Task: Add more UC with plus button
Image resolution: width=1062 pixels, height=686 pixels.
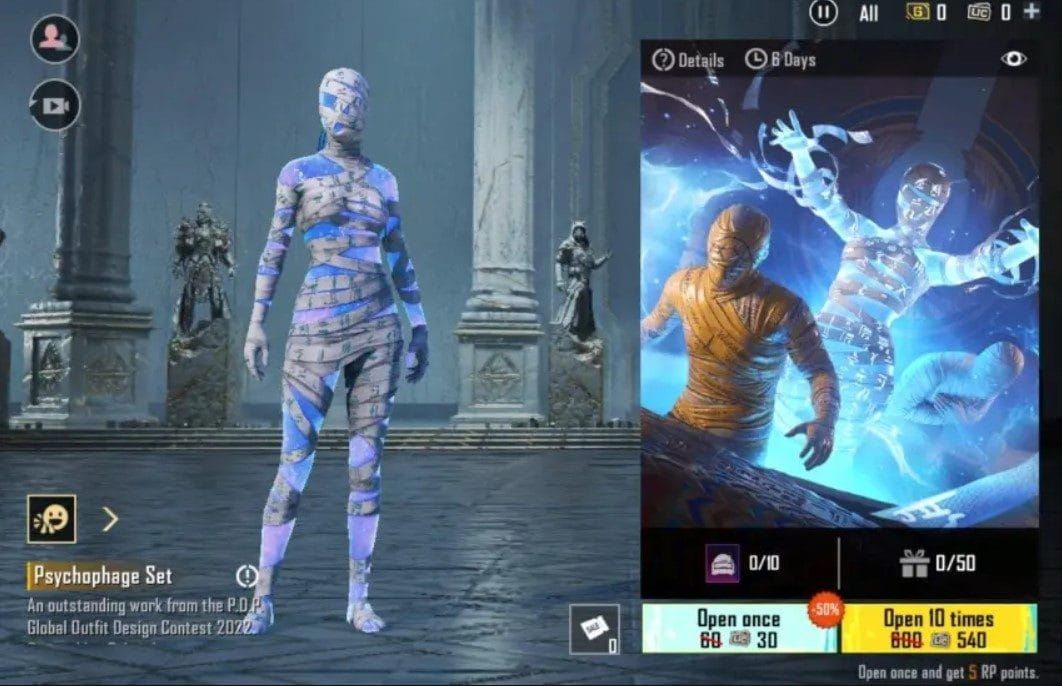Action: (1032, 12)
